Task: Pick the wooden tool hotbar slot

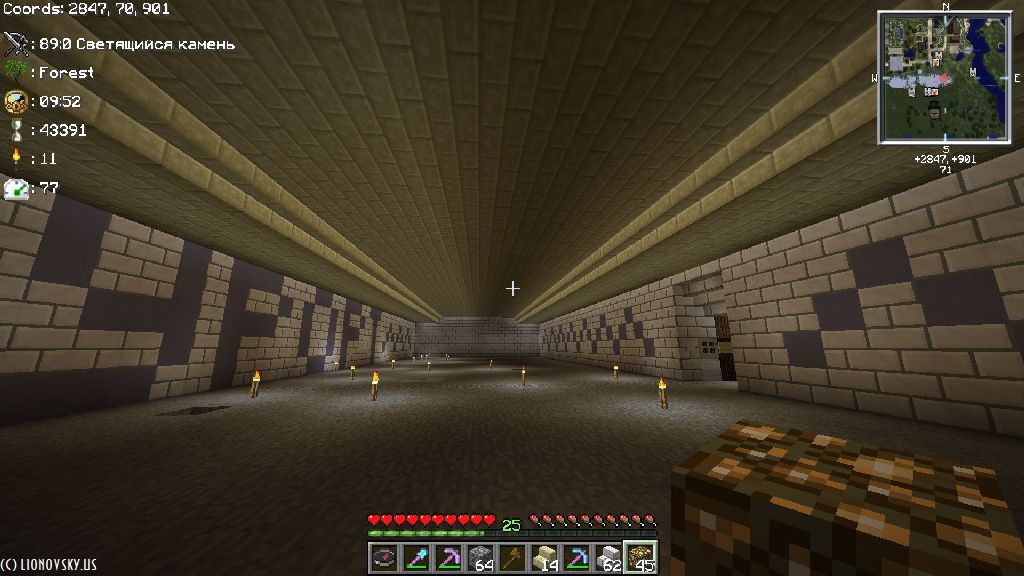Action: tap(512, 557)
